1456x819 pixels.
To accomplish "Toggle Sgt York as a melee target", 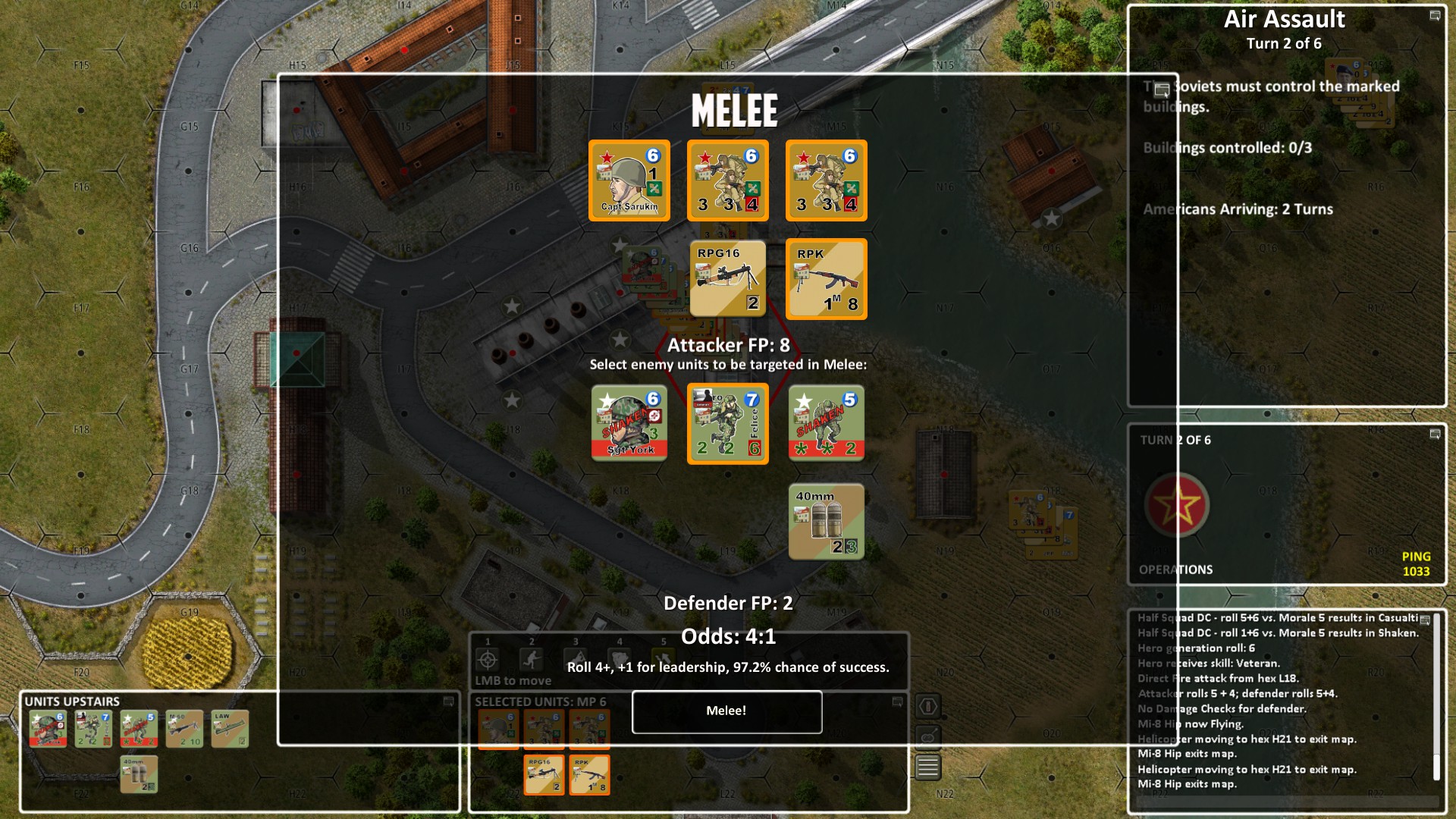I will (629, 423).
